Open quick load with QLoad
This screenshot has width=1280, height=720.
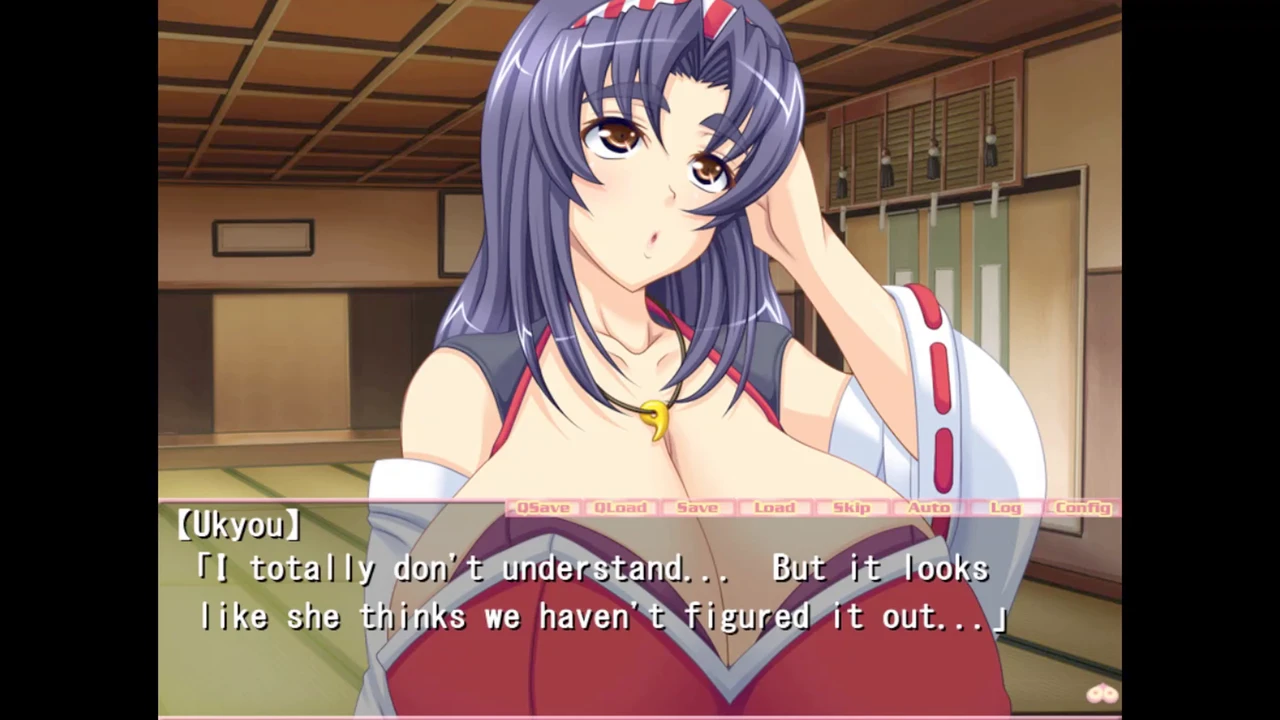click(x=620, y=508)
